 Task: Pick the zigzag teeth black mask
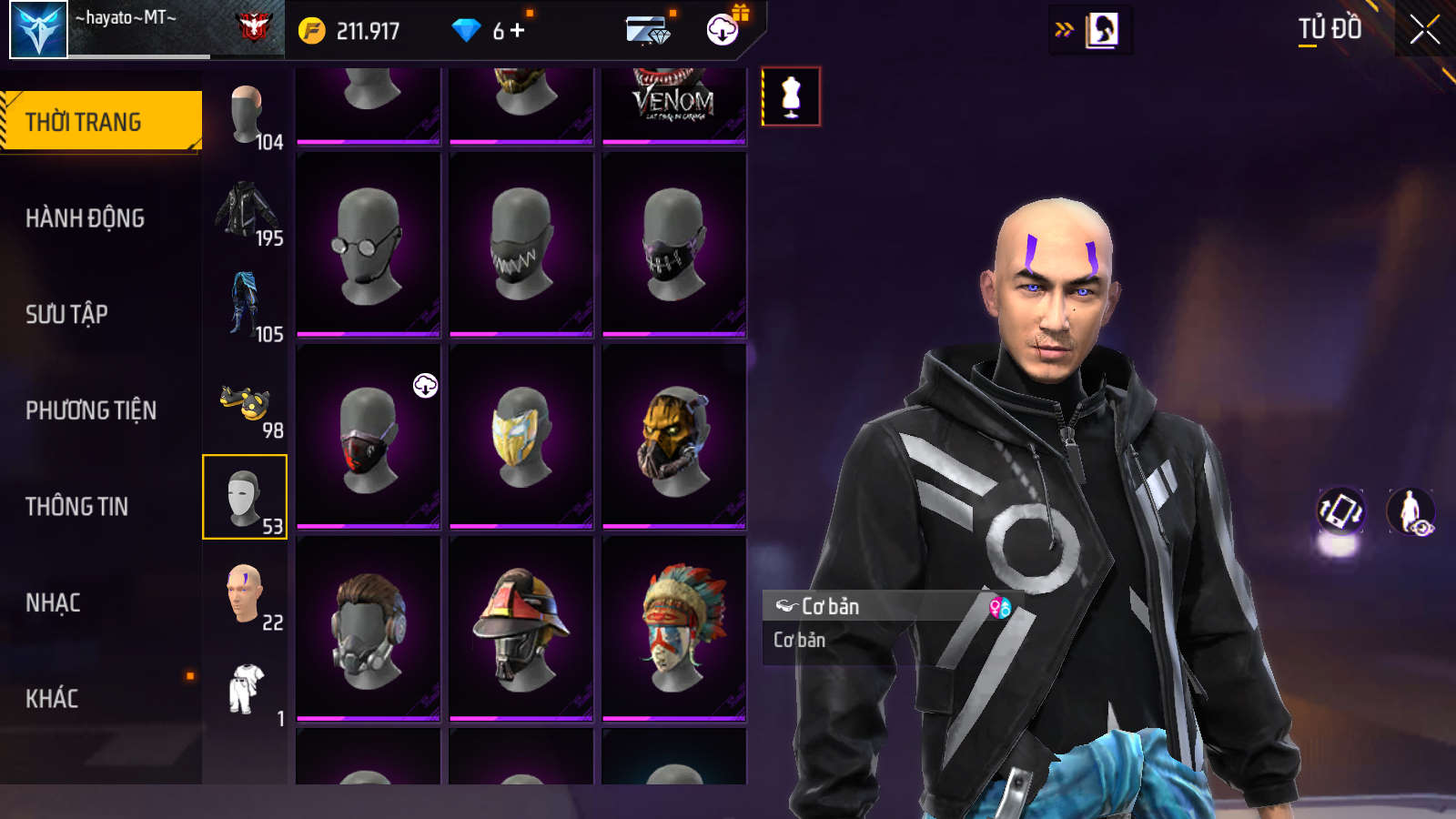(521, 244)
